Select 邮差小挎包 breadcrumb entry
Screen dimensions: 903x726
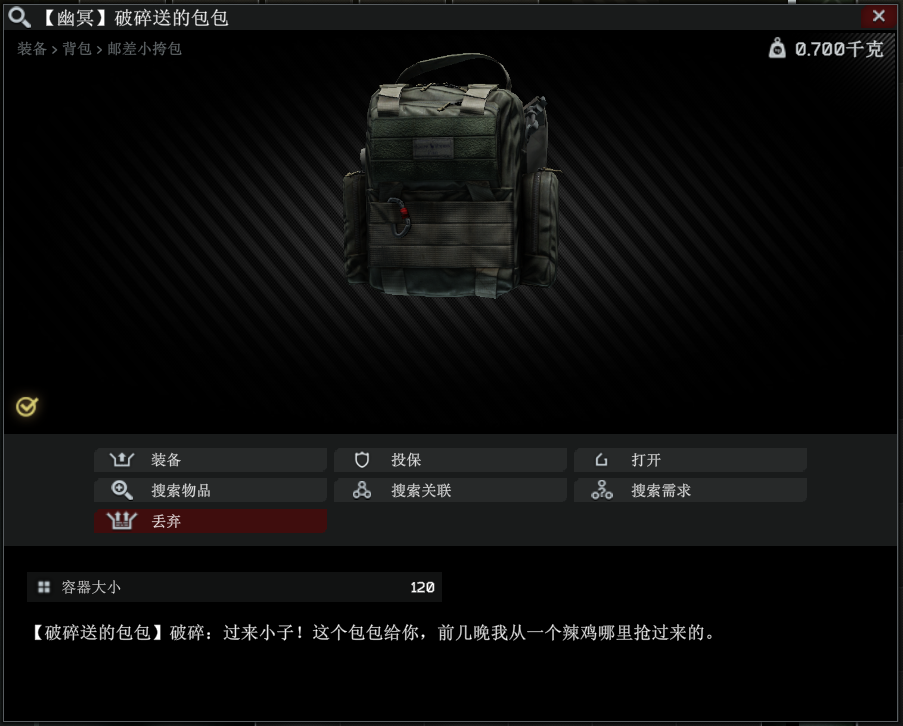(x=145, y=48)
